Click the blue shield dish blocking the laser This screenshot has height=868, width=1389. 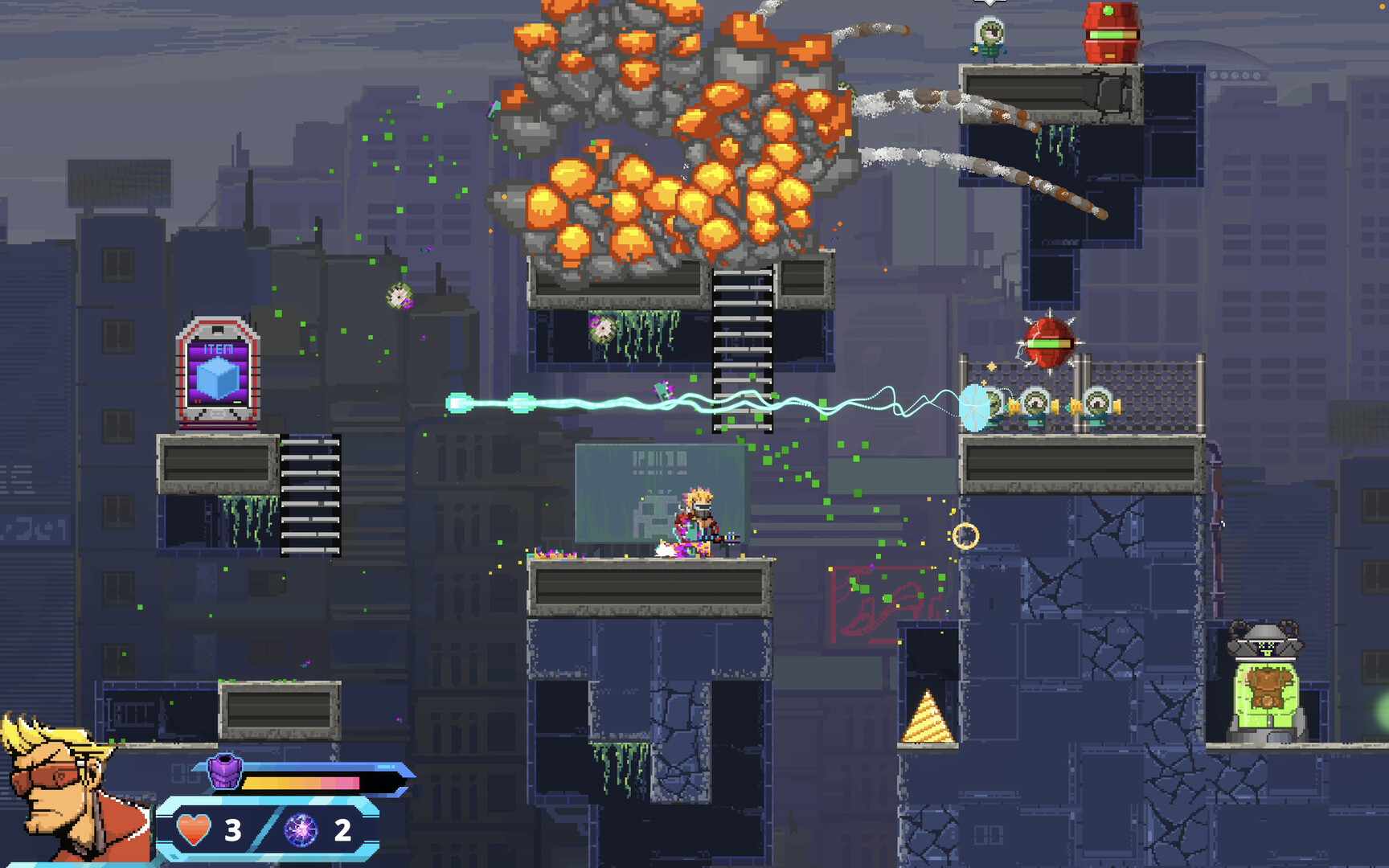[977, 406]
